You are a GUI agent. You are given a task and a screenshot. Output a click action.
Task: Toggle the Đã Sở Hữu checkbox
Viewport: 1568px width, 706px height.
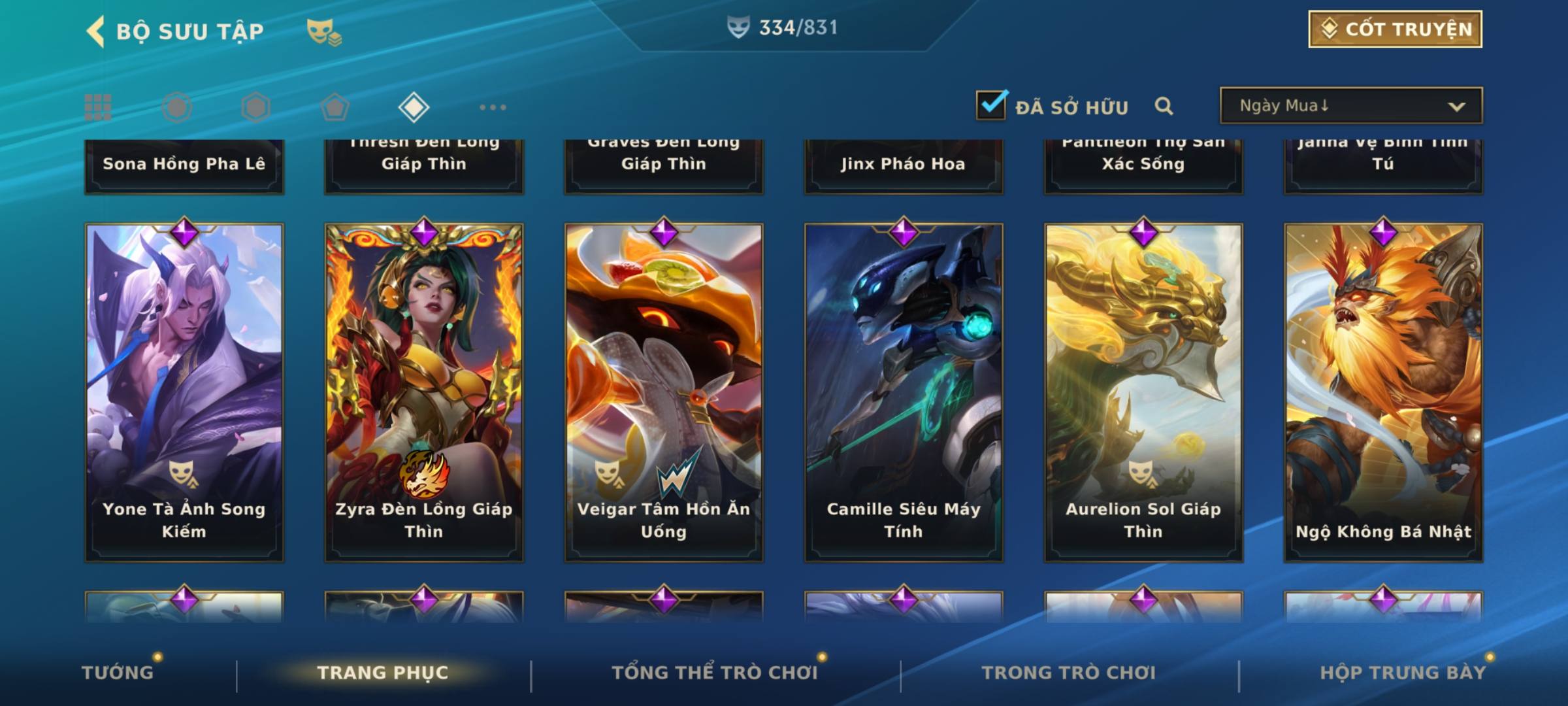(x=991, y=105)
